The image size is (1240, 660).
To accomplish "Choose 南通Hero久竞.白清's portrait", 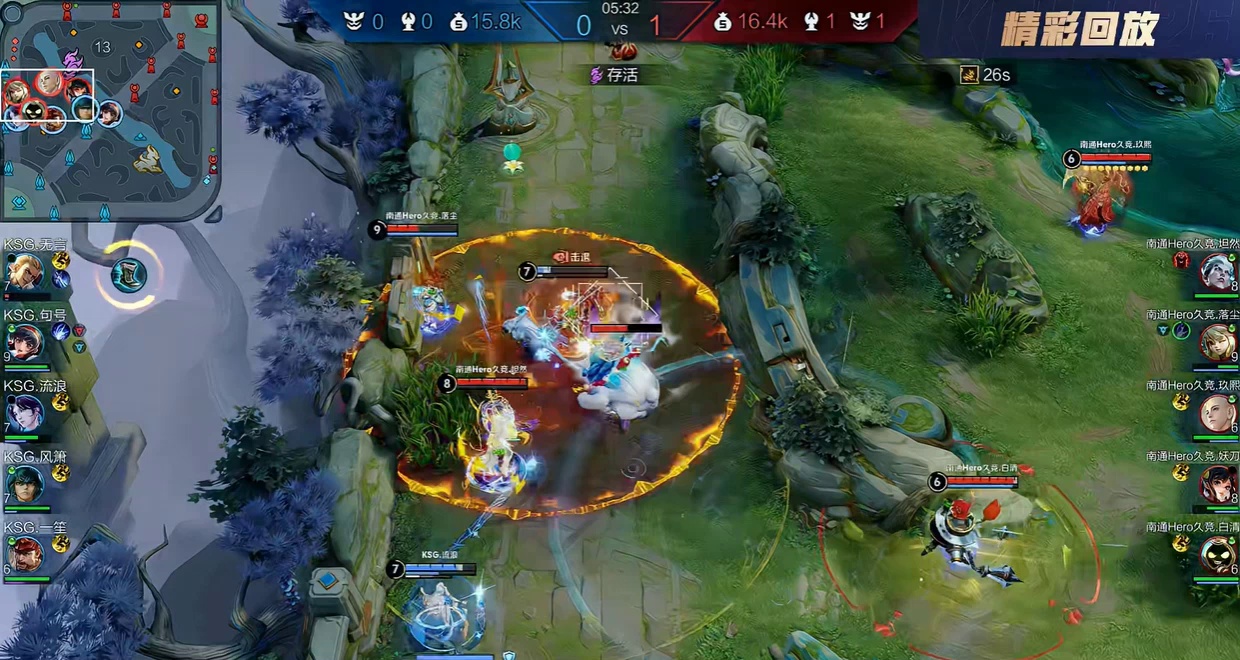I will [x=1217, y=554].
